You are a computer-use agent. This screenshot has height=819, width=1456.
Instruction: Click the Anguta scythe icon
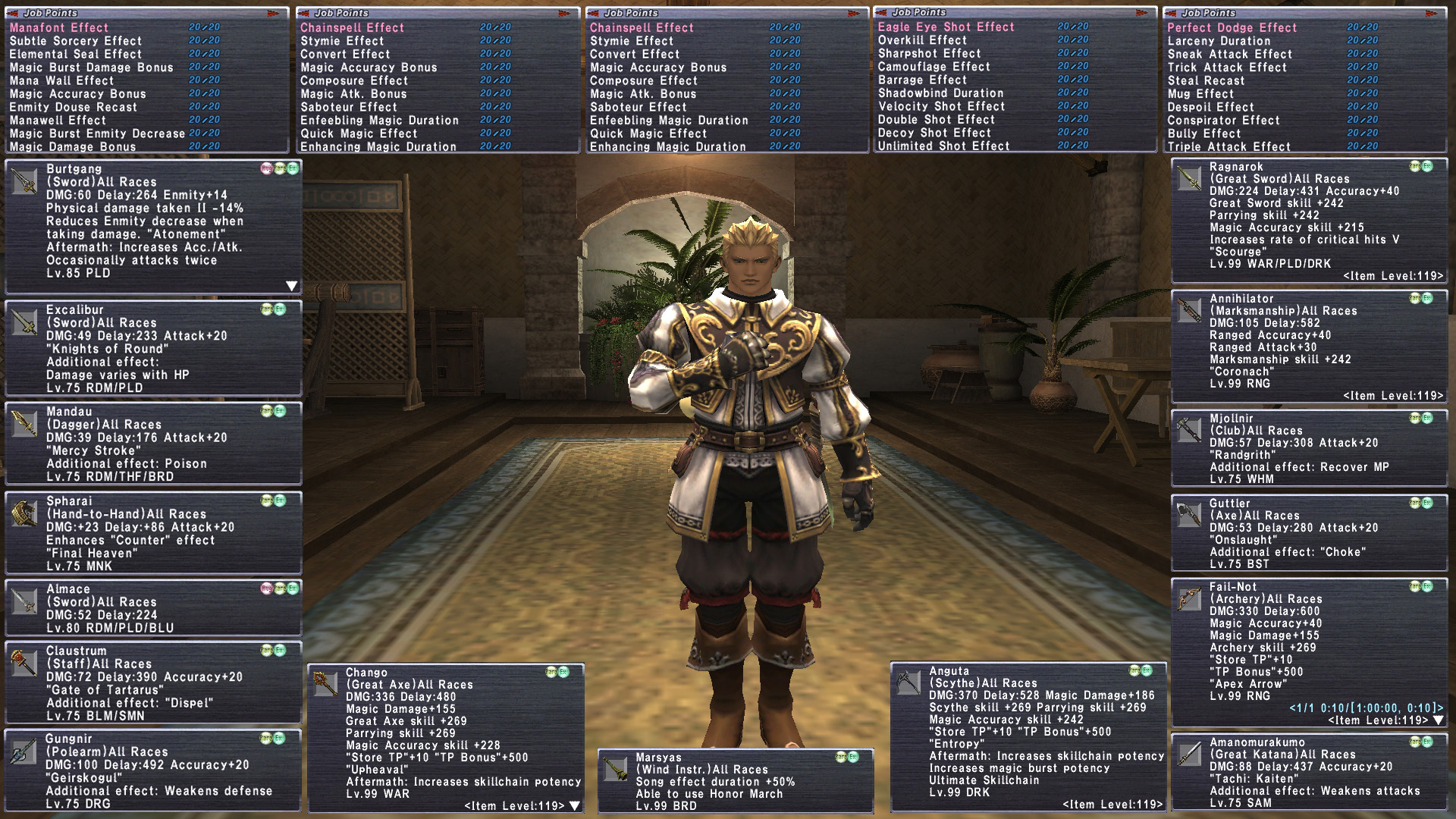(x=908, y=682)
